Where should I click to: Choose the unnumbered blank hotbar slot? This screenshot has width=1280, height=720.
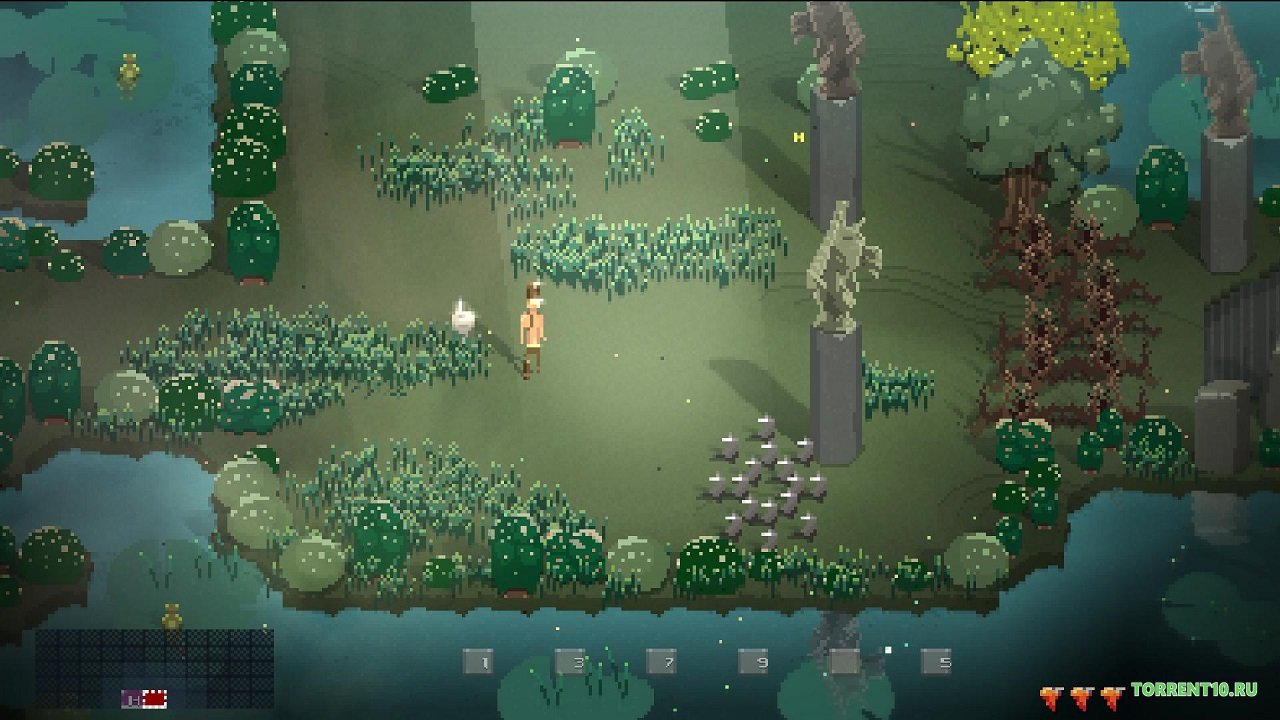pyautogui.click(x=845, y=661)
